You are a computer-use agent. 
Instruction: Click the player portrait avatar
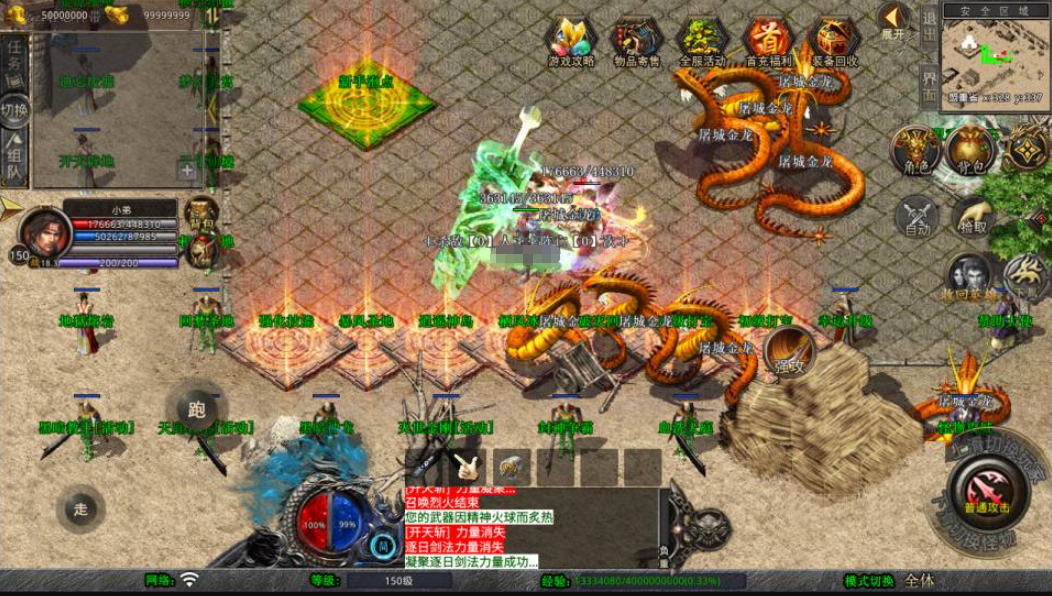[42, 232]
